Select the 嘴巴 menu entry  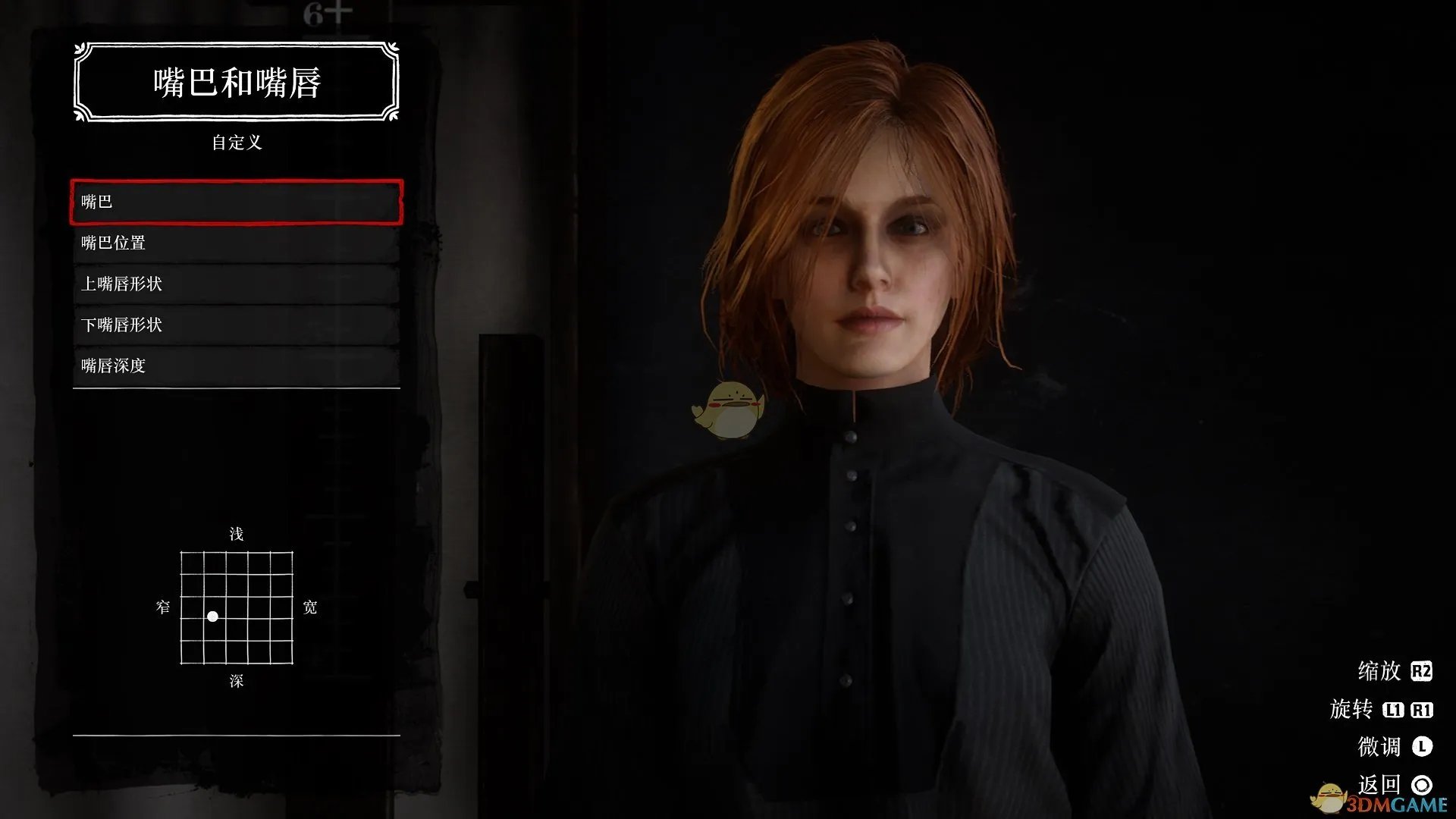pos(236,202)
